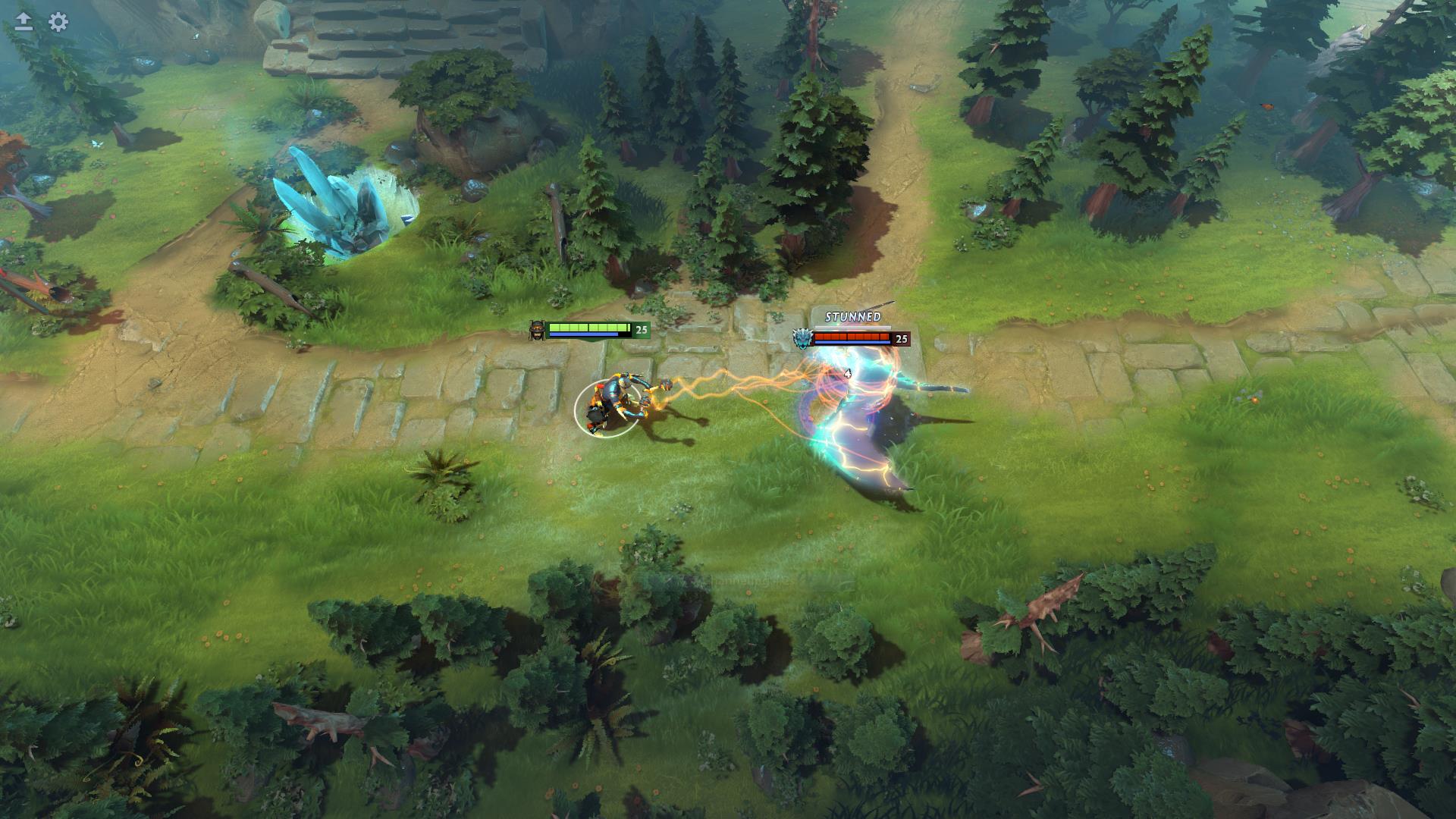Click the STUNNED status label
The width and height of the screenshot is (1456, 819).
click(x=852, y=315)
